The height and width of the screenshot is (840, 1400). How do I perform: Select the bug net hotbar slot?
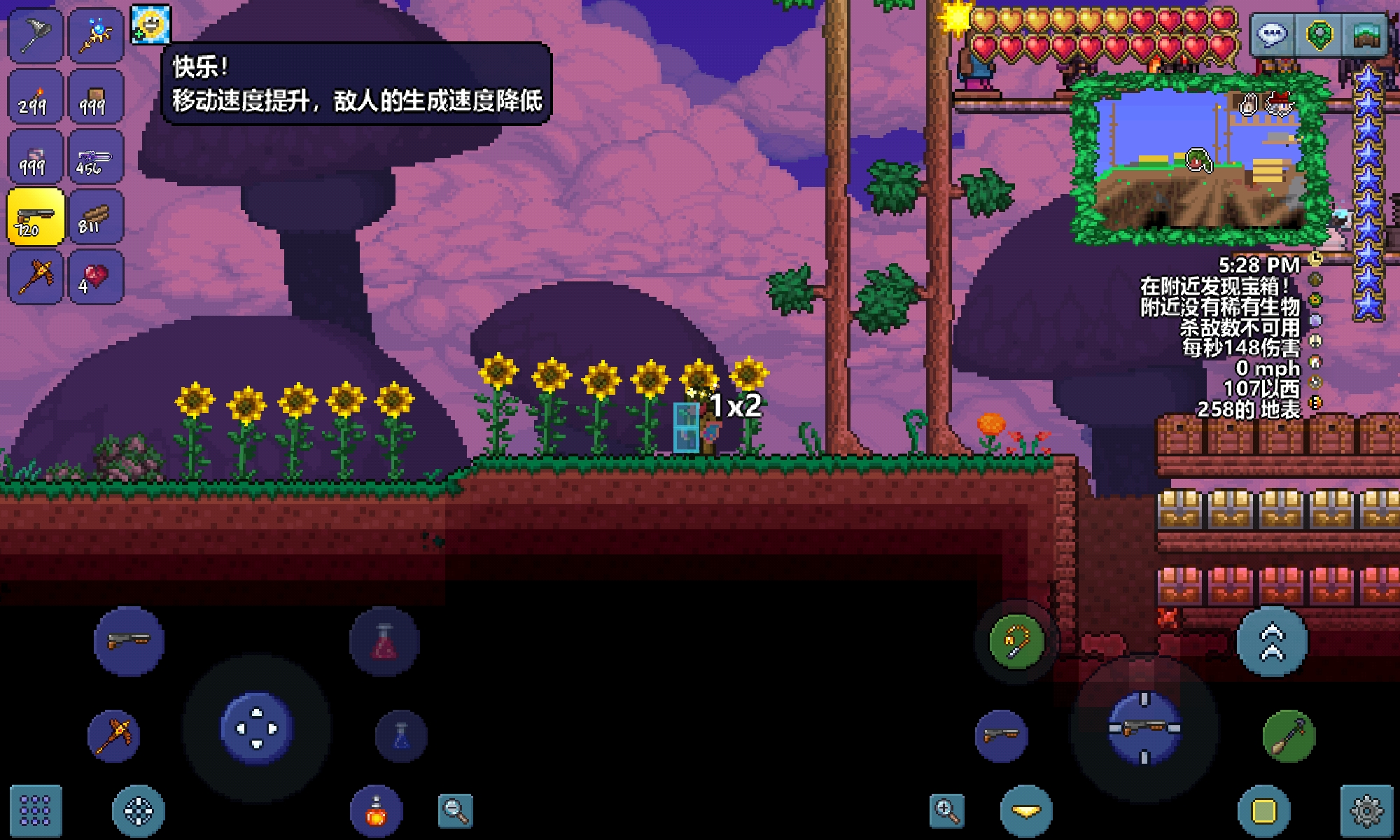click(x=35, y=36)
